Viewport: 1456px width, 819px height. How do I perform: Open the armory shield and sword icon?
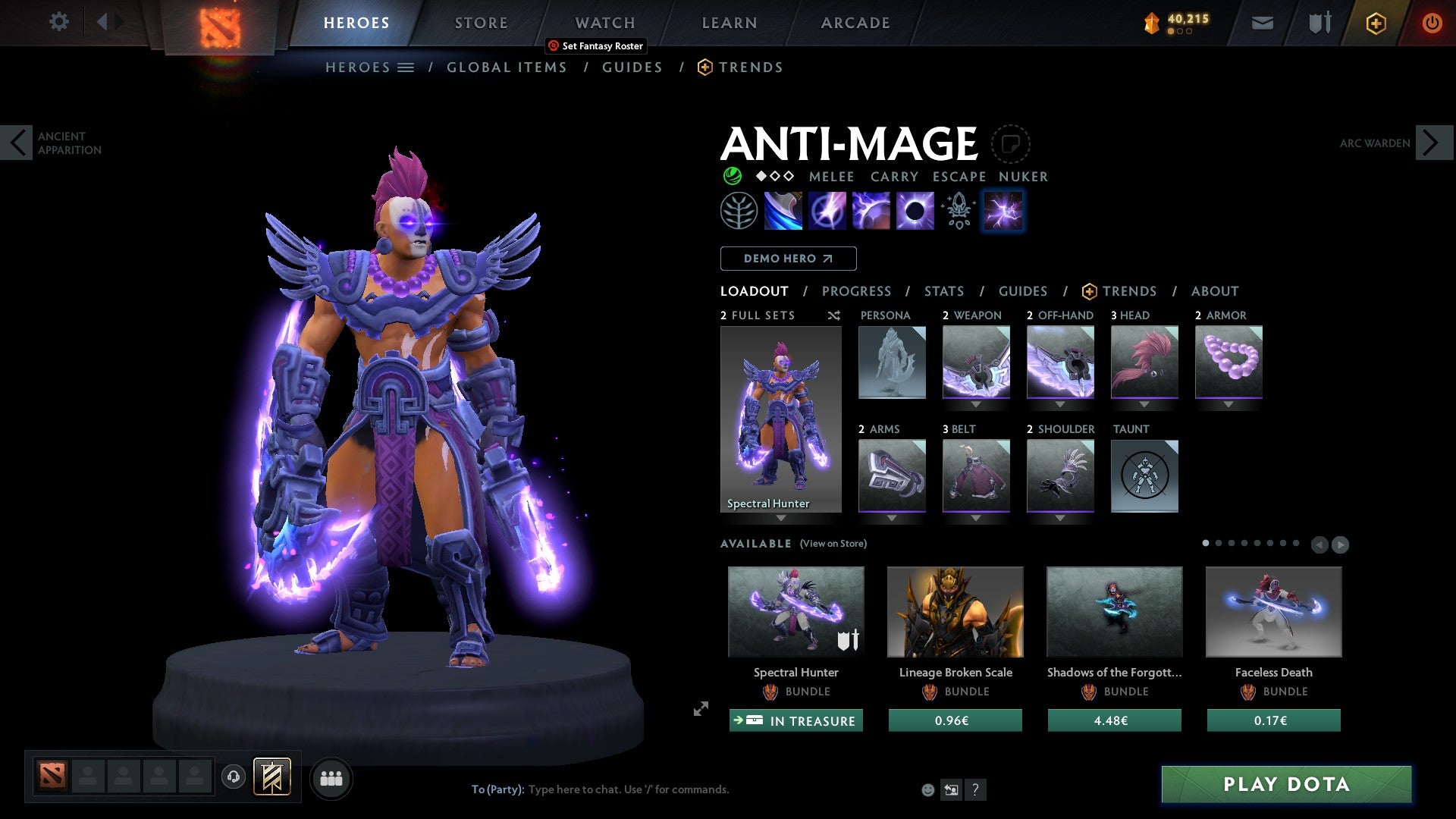1319,23
